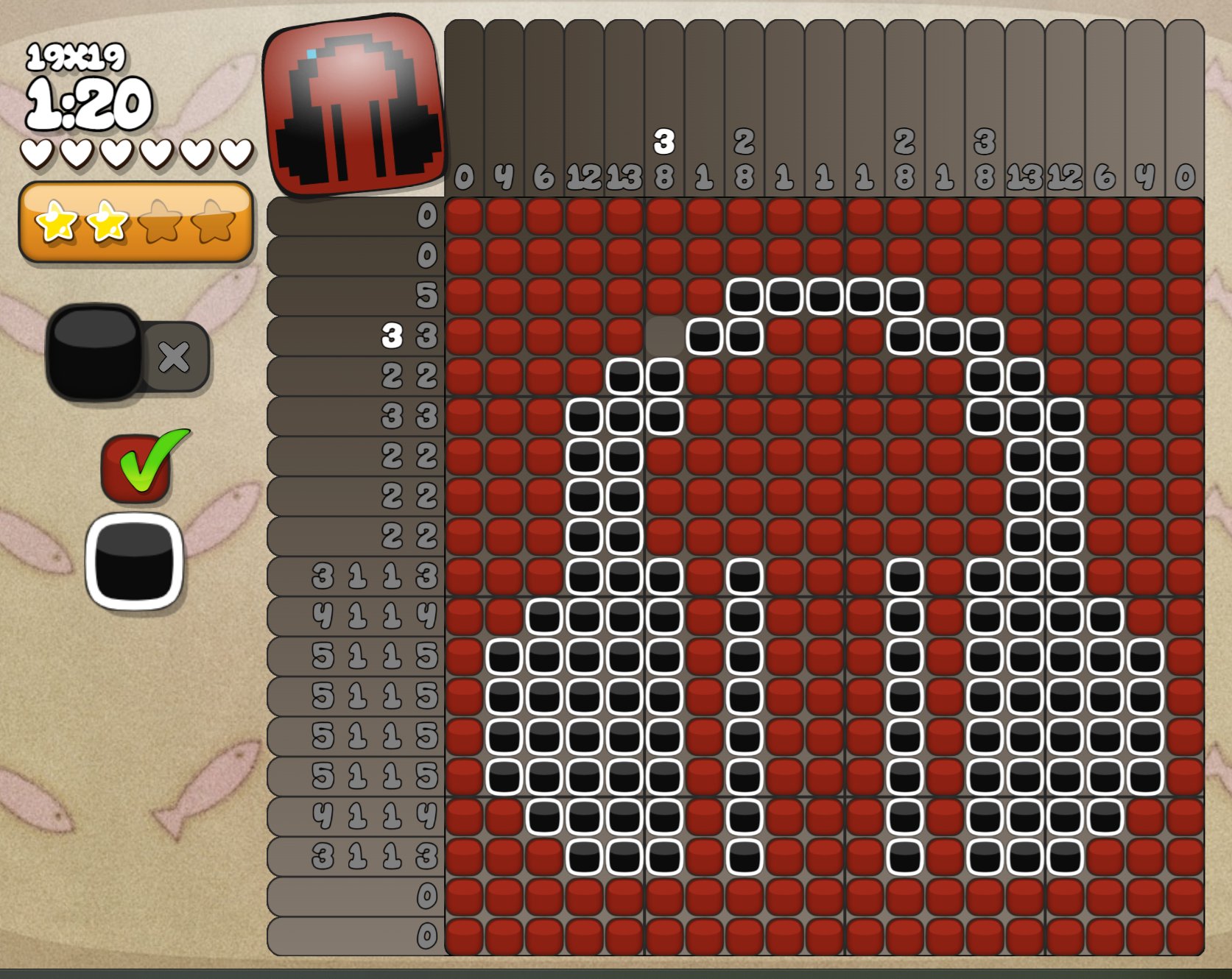This screenshot has height=979, width=1232.
Task: Switch to the X marking mode
Action: pyautogui.click(x=175, y=357)
